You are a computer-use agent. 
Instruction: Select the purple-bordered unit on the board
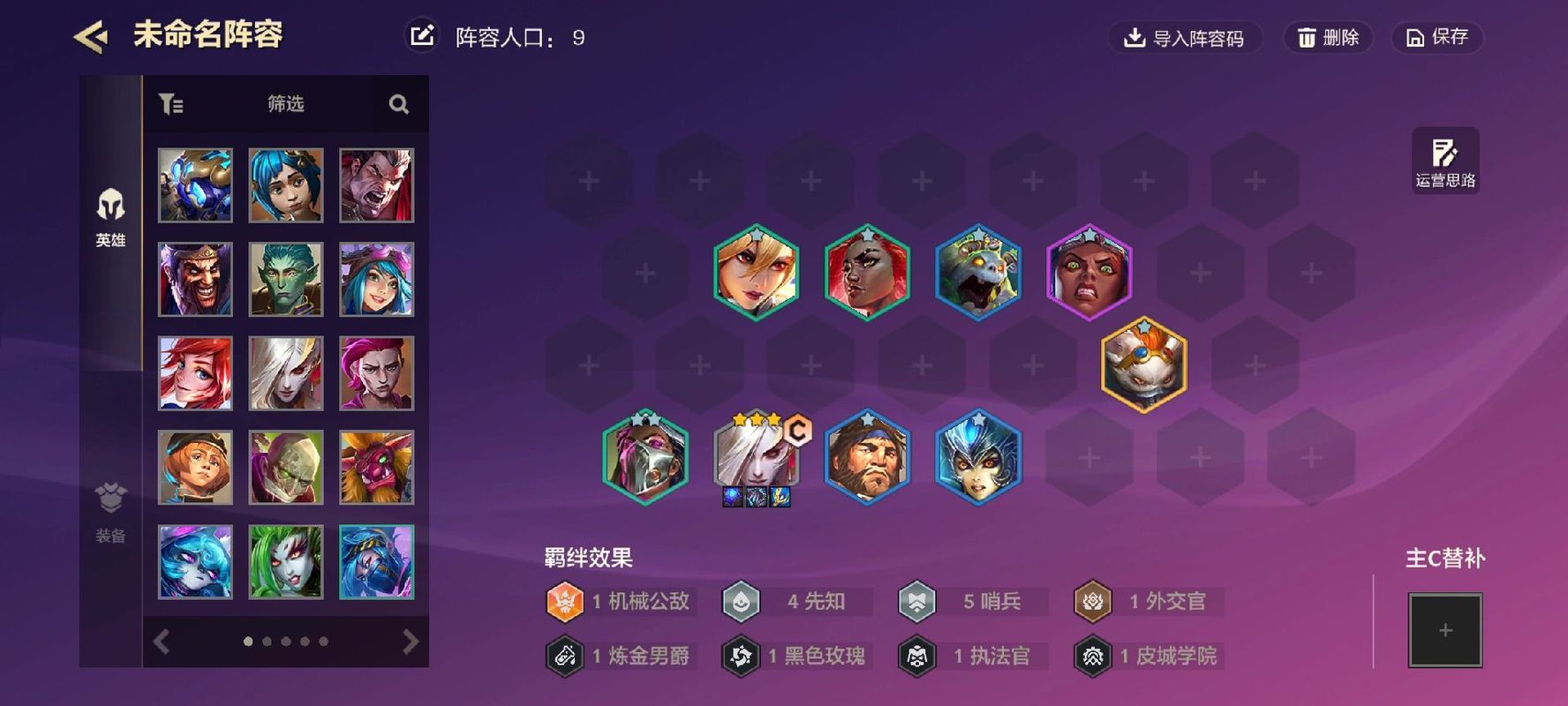1089,272
